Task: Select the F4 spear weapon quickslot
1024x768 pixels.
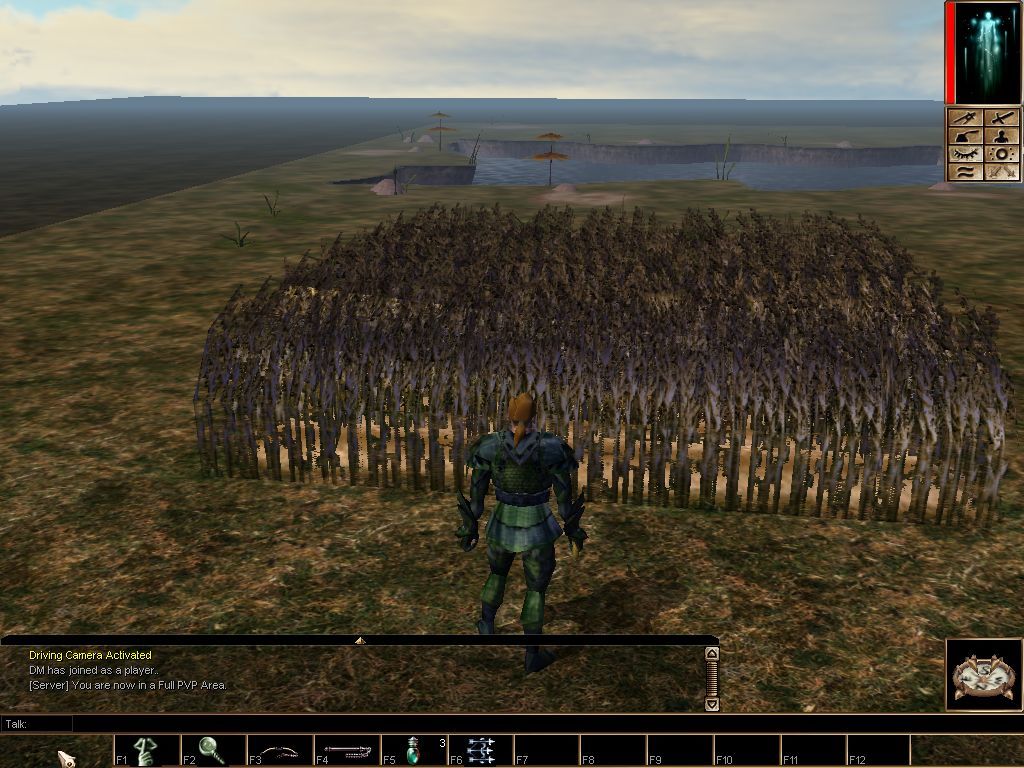Action: pos(347,750)
